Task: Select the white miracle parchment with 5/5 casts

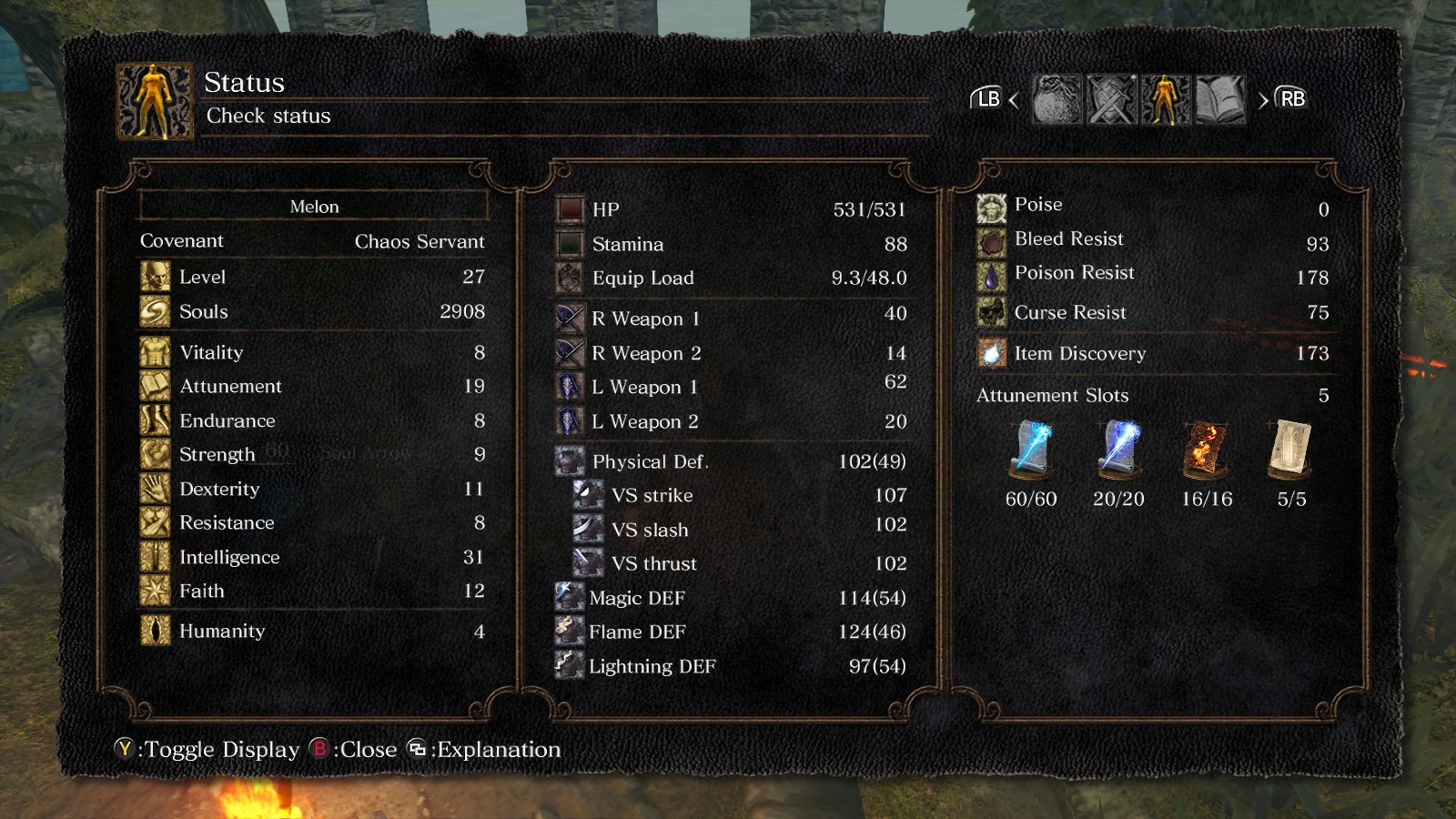Action: pyautogui.click(x=1291, y=450)
